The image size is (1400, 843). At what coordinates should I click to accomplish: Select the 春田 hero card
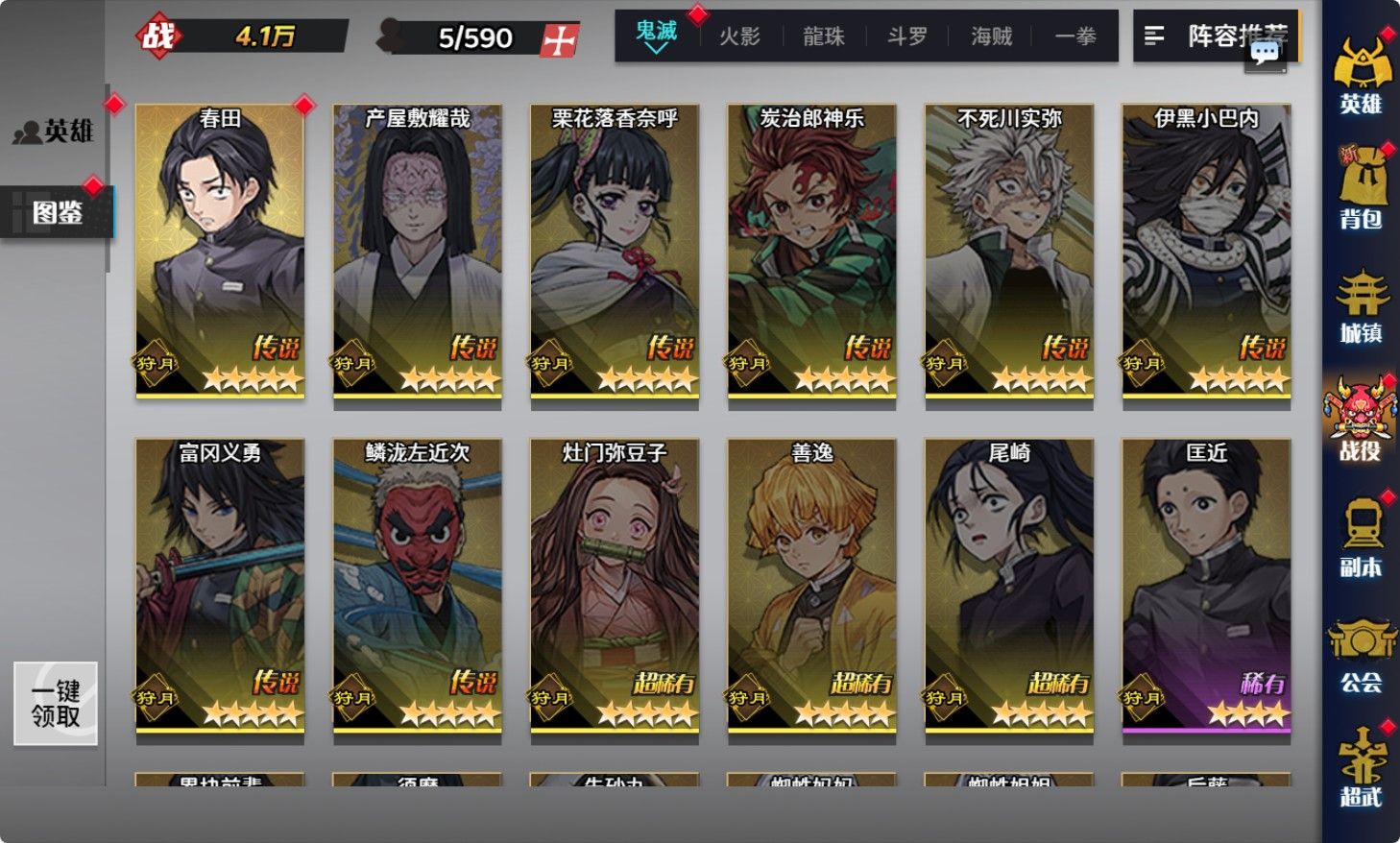point(220,250)
